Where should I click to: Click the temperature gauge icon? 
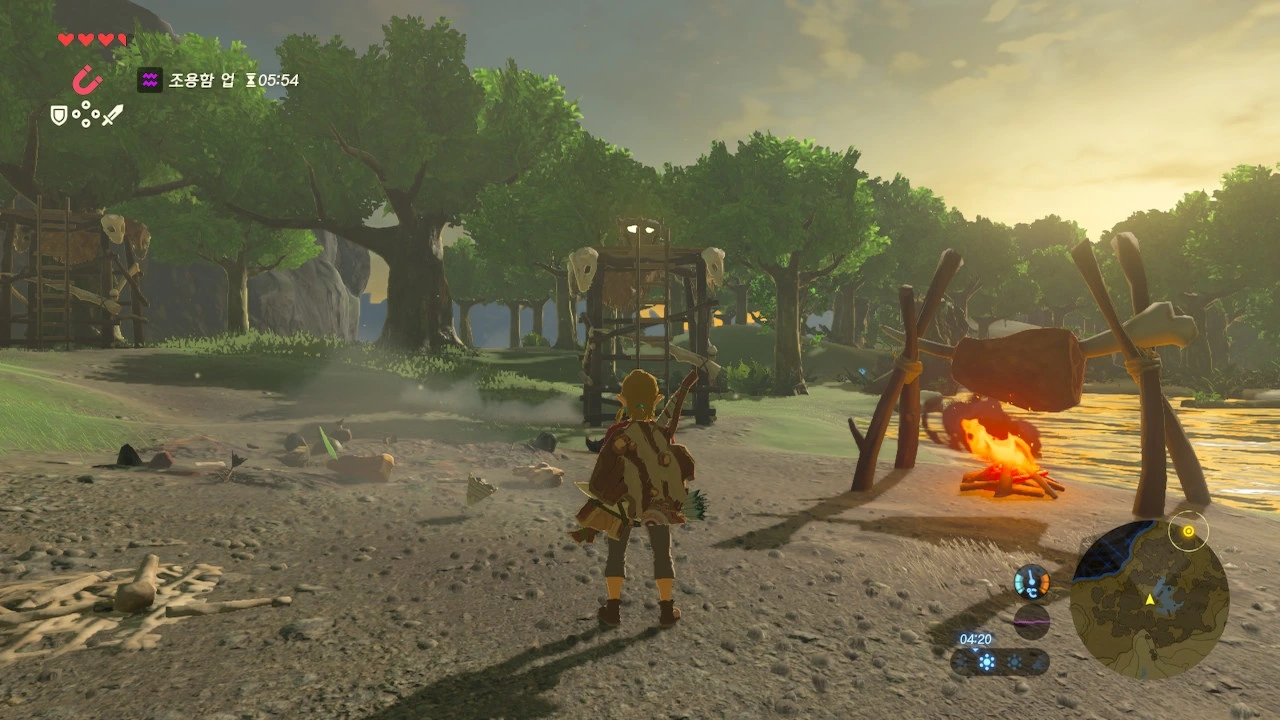point(1031,581)
